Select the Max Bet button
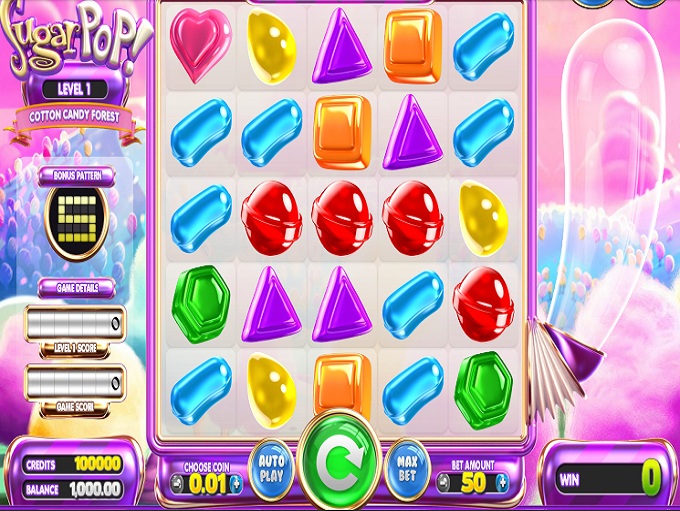The height and width of the screenshot is (511, 680). [406, 469]
